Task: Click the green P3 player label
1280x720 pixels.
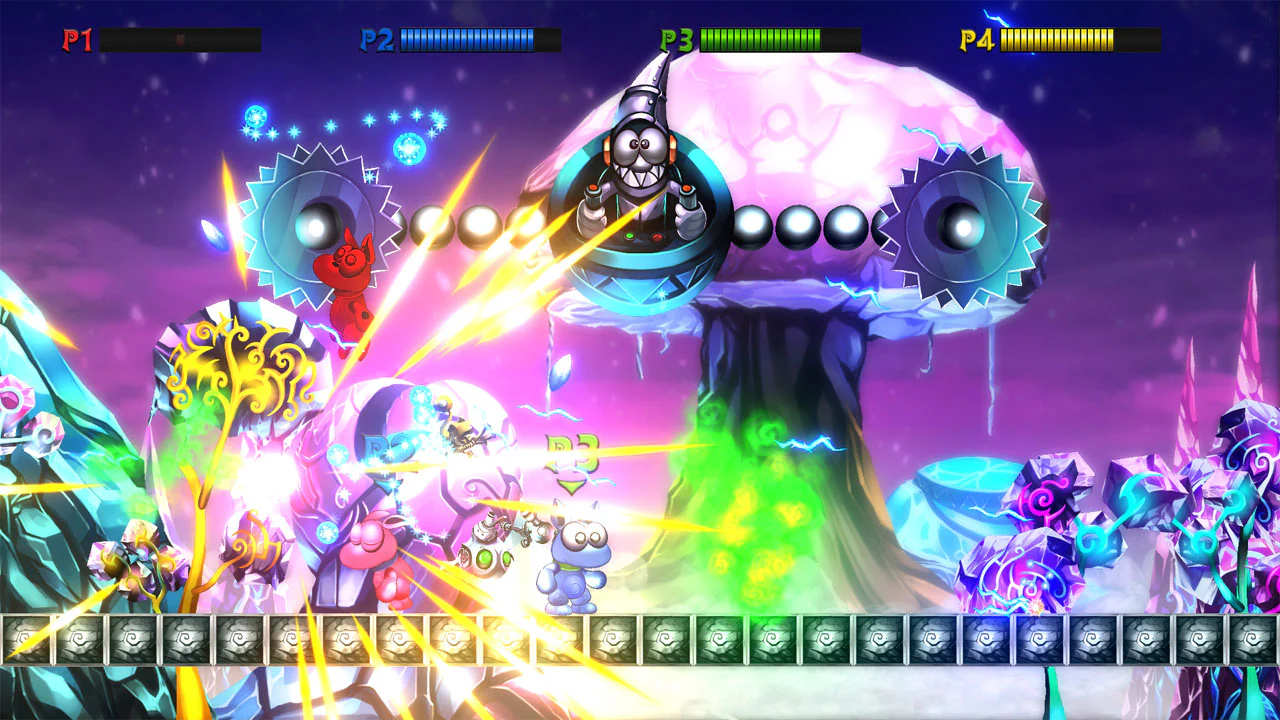Action: [x=675, y=38]
